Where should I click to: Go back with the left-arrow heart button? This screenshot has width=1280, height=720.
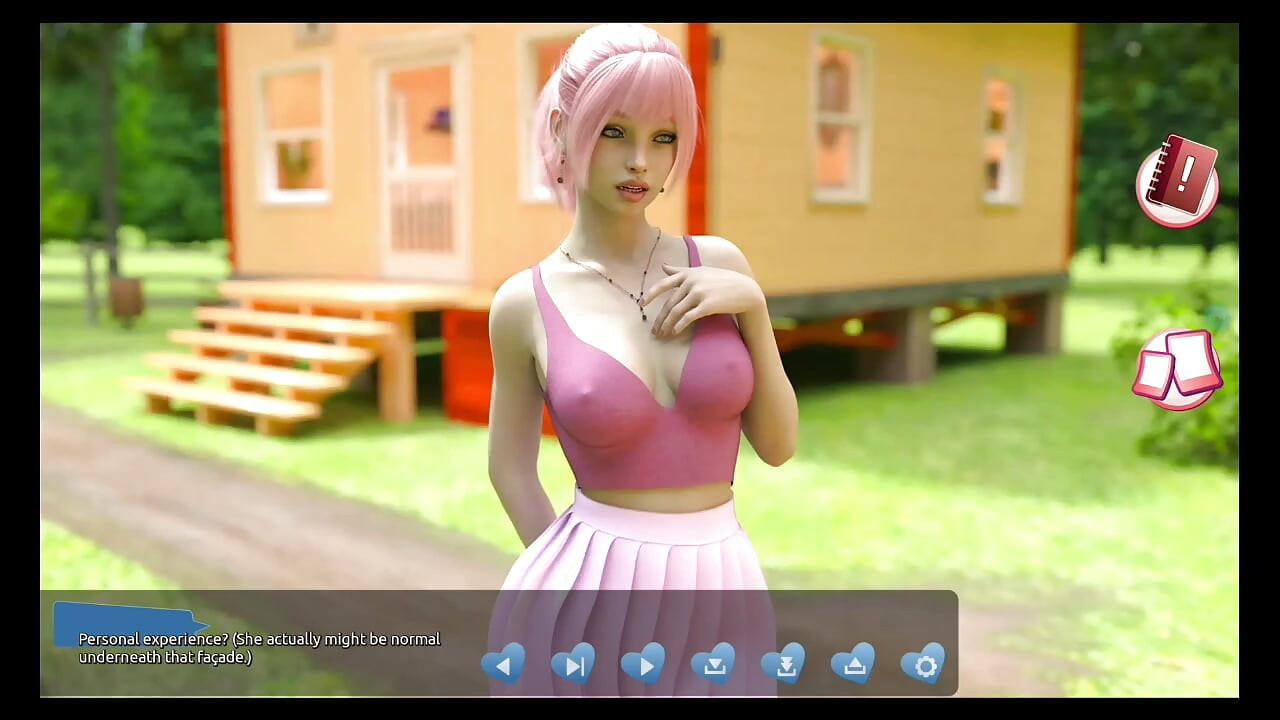503,664
